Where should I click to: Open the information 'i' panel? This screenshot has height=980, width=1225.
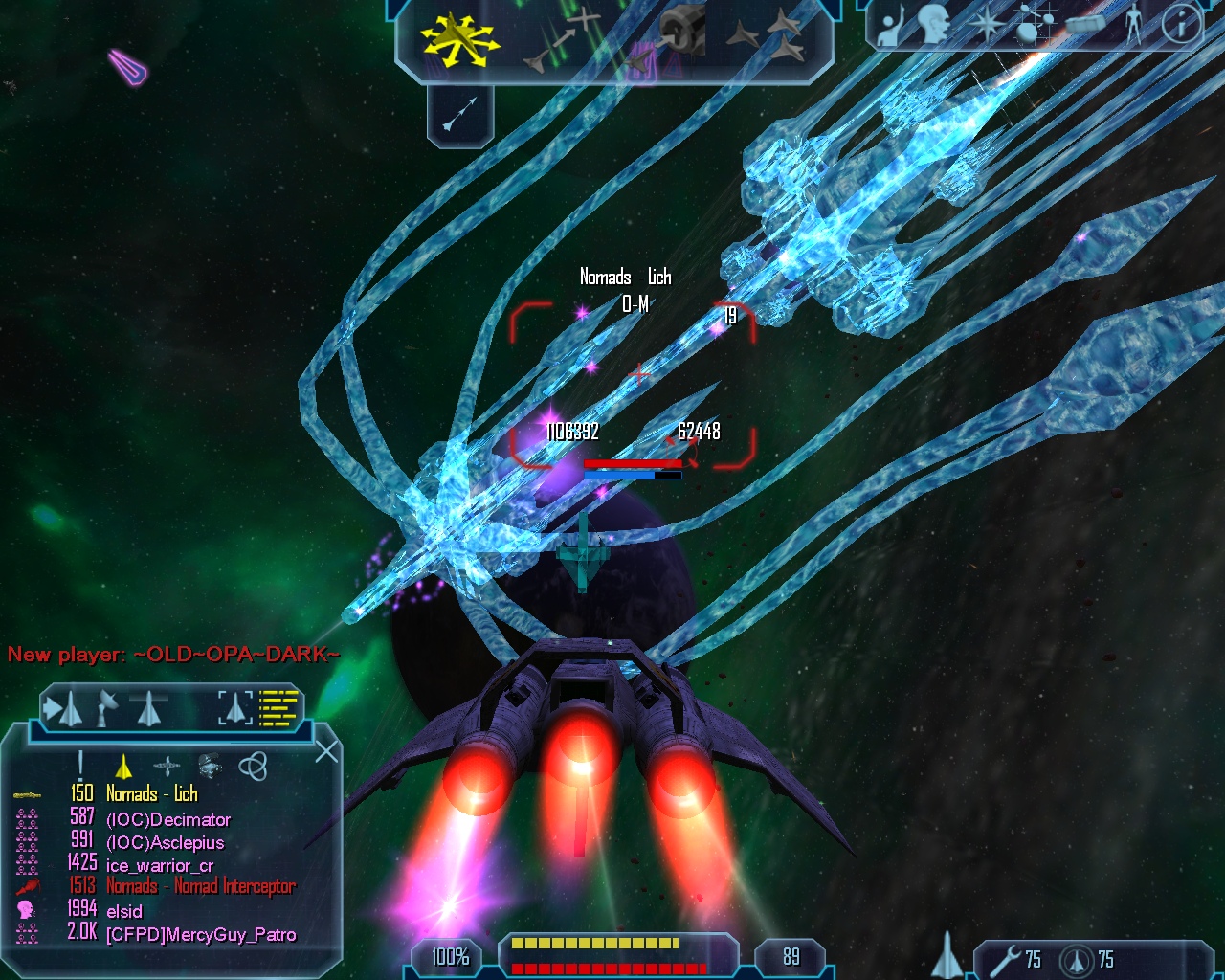(x=1181, y=25)
